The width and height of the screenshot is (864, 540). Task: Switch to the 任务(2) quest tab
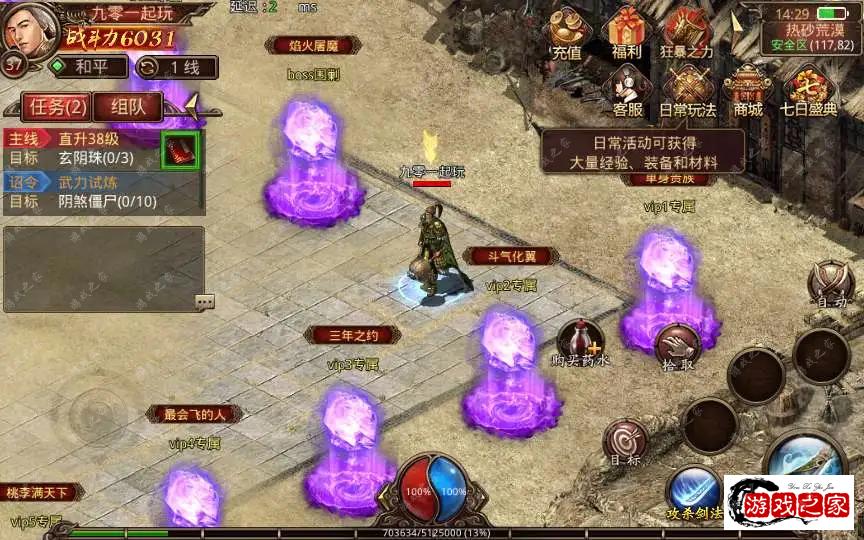[57, 106]
